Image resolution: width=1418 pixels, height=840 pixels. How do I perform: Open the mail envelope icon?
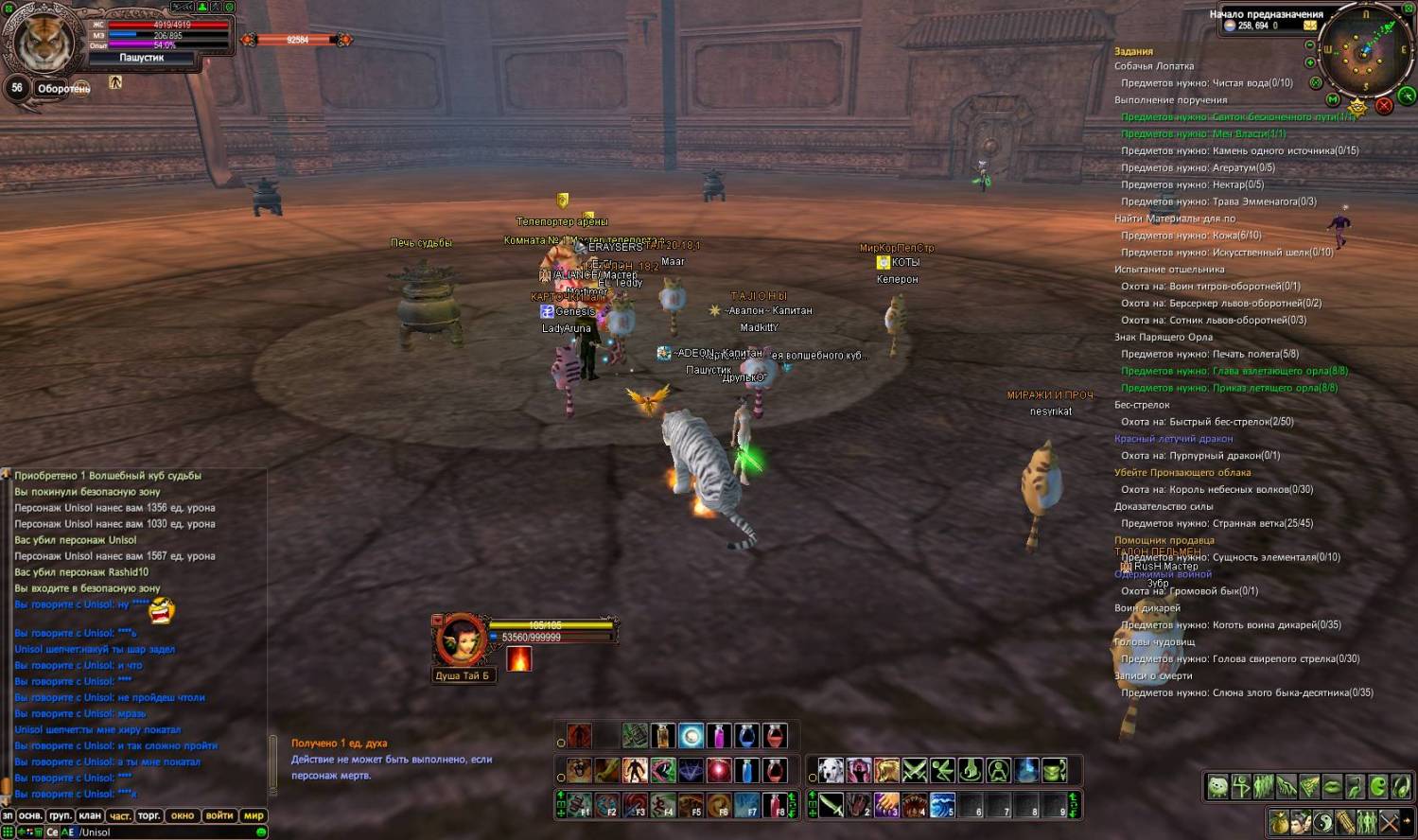coord(1310,26)
